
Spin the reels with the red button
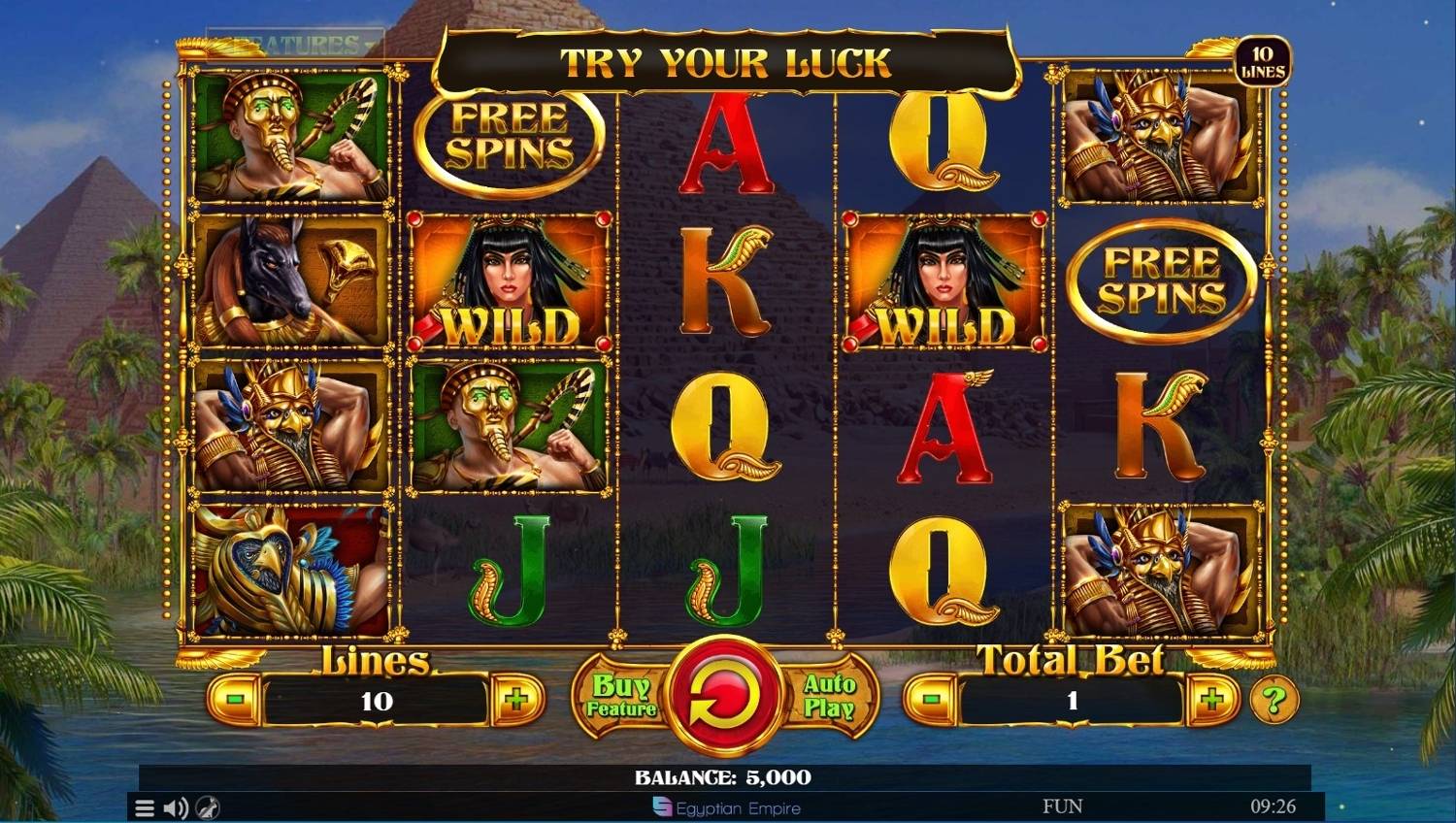tap(725, 696)
